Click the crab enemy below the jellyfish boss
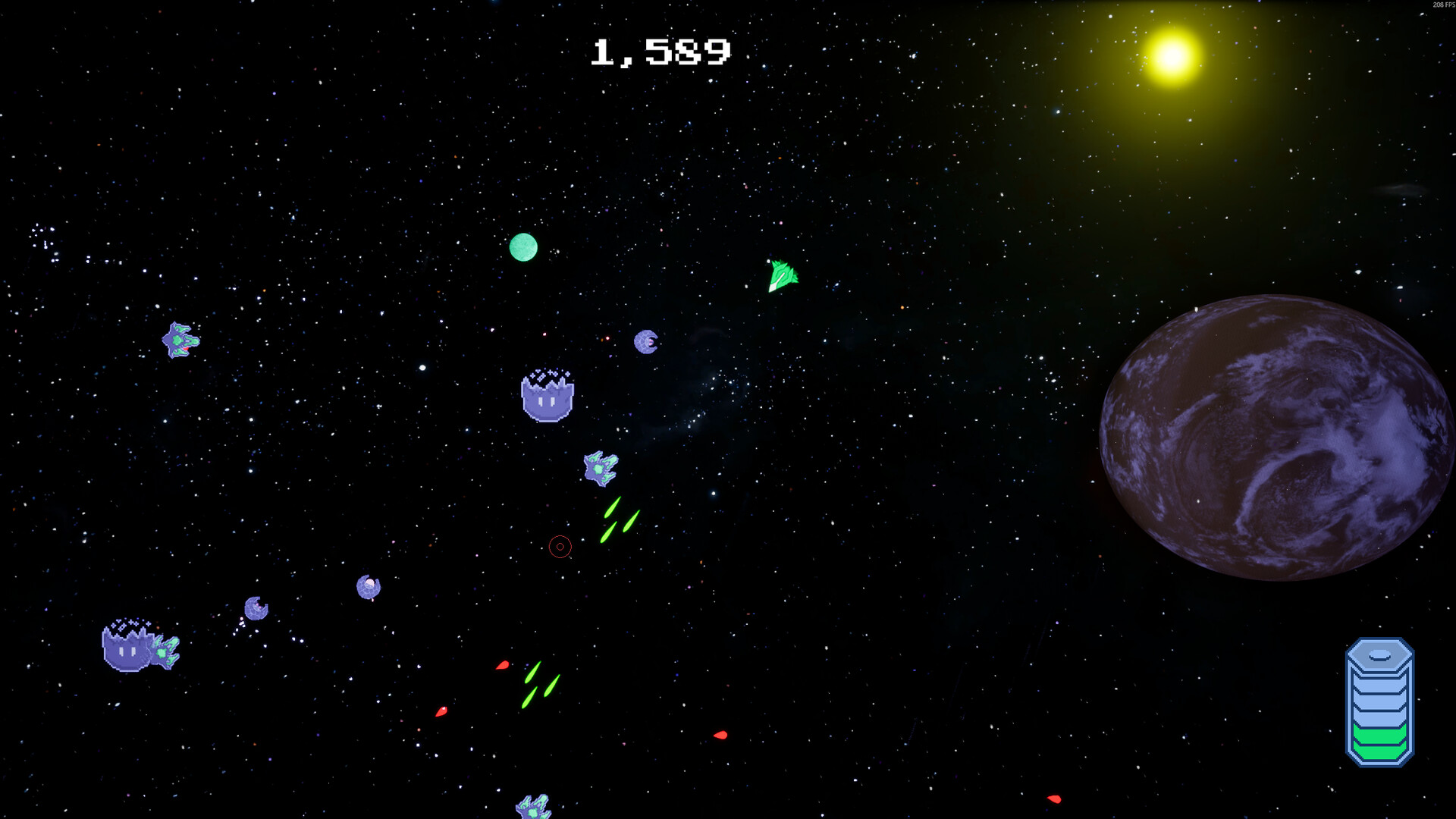 pos(600,470)
